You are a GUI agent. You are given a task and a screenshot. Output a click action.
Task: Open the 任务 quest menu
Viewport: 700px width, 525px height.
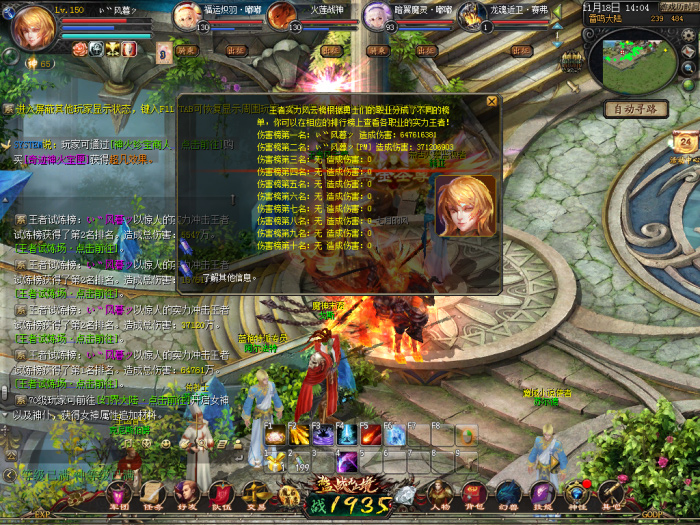[x=152, y=495]
